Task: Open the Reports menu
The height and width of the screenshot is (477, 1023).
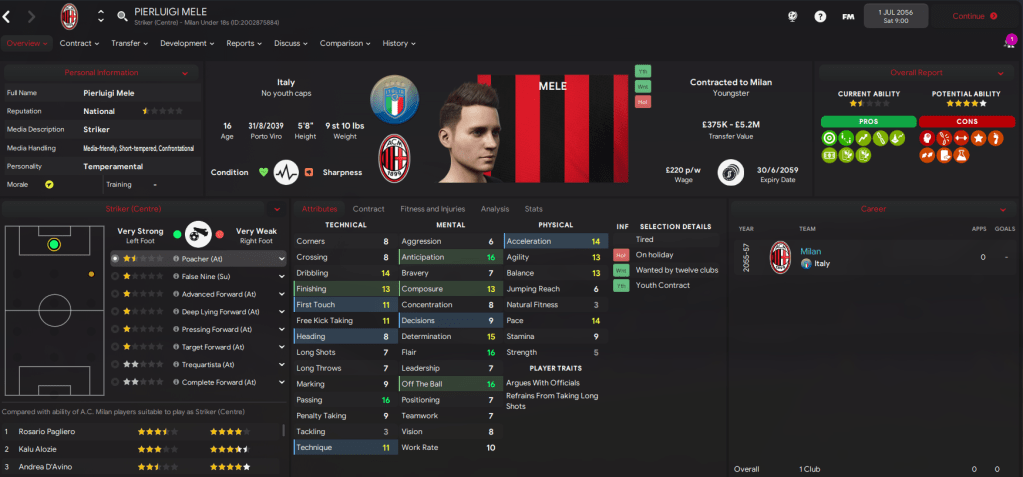Action: (243, 43)
